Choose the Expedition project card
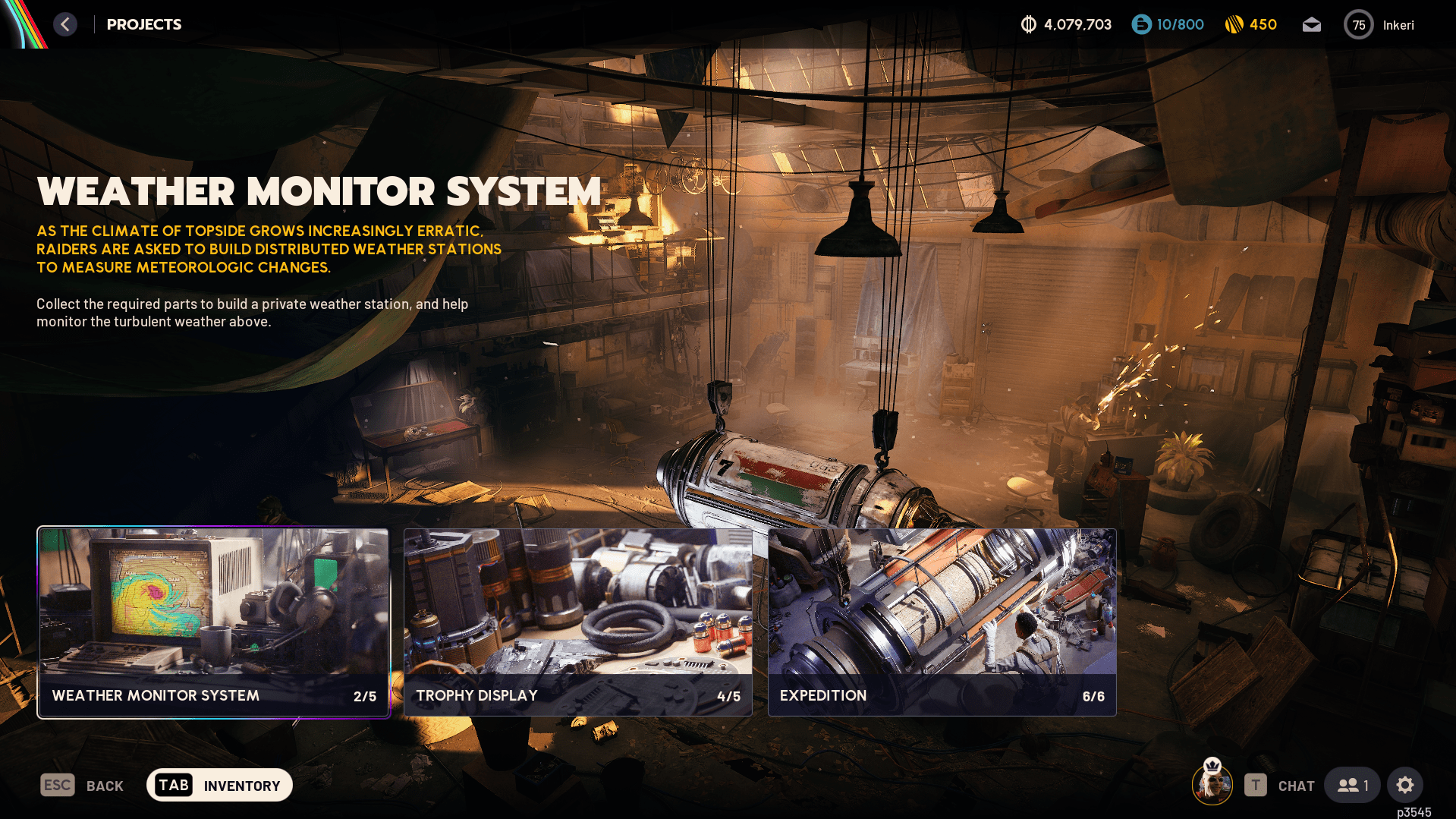 click(x=942, y=622)
